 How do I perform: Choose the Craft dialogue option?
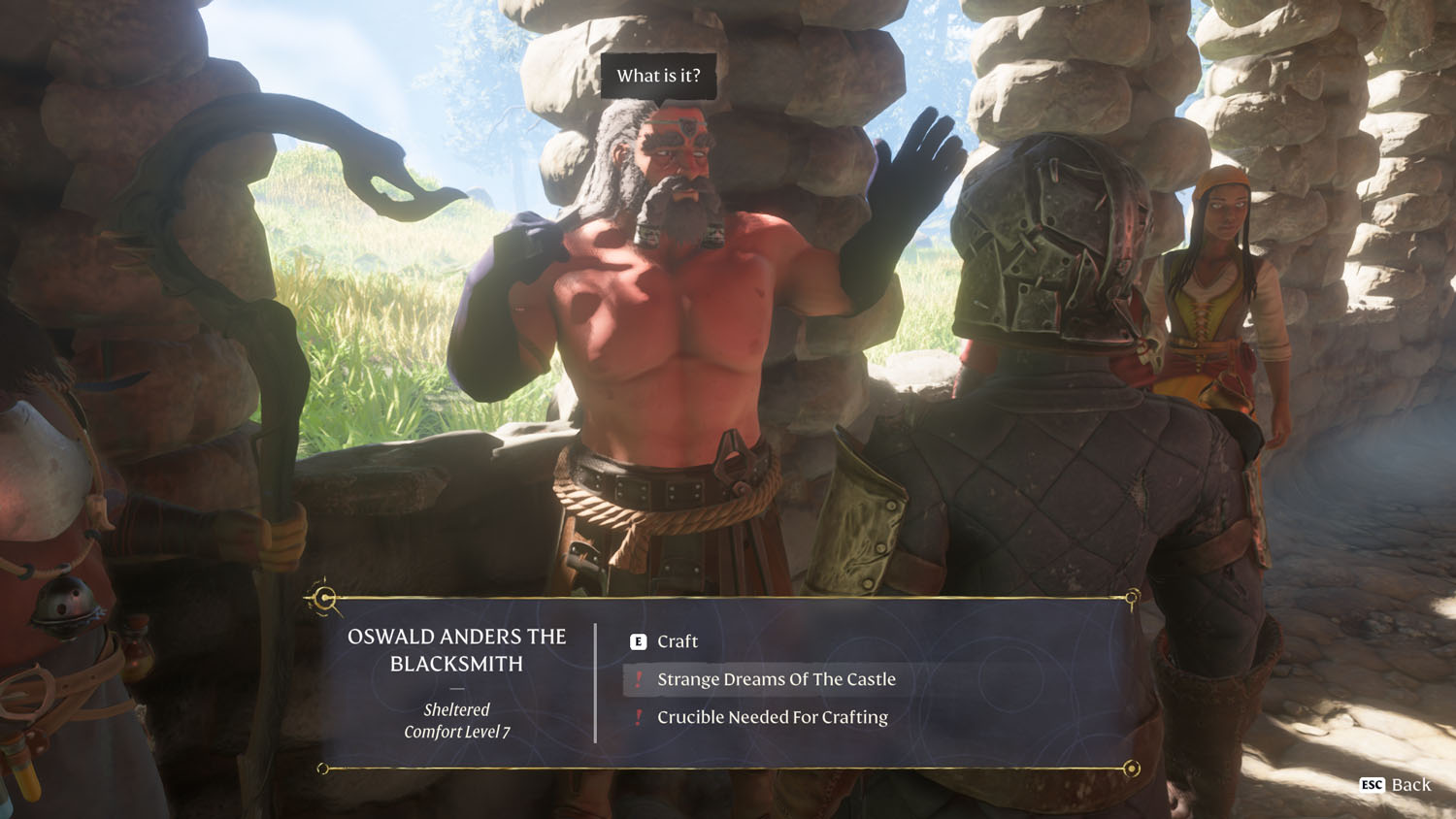click(x=677, y=641)
